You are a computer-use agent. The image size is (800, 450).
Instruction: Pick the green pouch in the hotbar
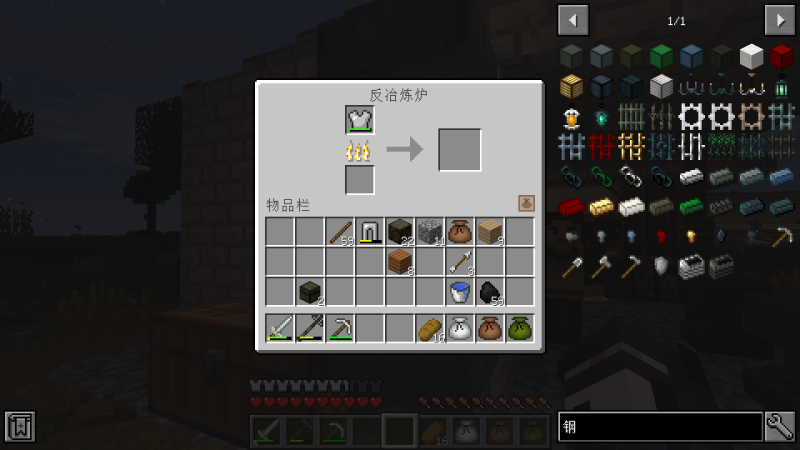[520, 328]
